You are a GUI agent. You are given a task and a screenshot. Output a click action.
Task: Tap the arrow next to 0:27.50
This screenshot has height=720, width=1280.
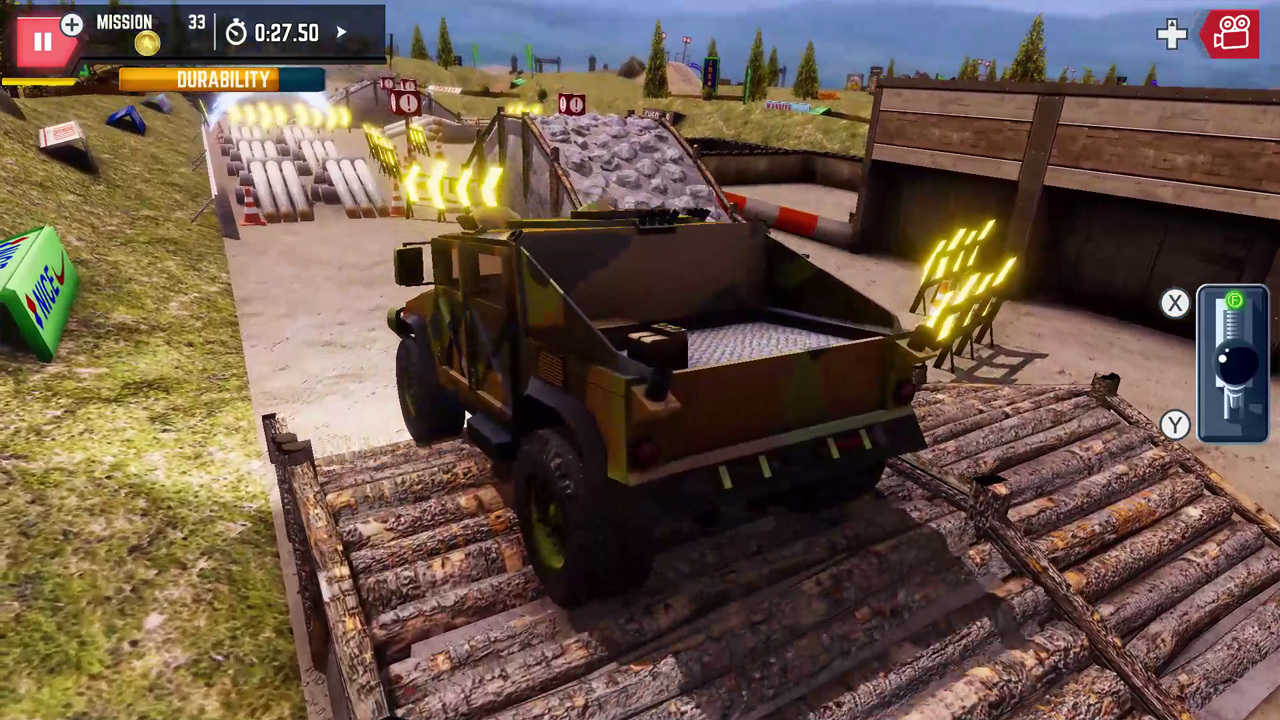(341, 33)
